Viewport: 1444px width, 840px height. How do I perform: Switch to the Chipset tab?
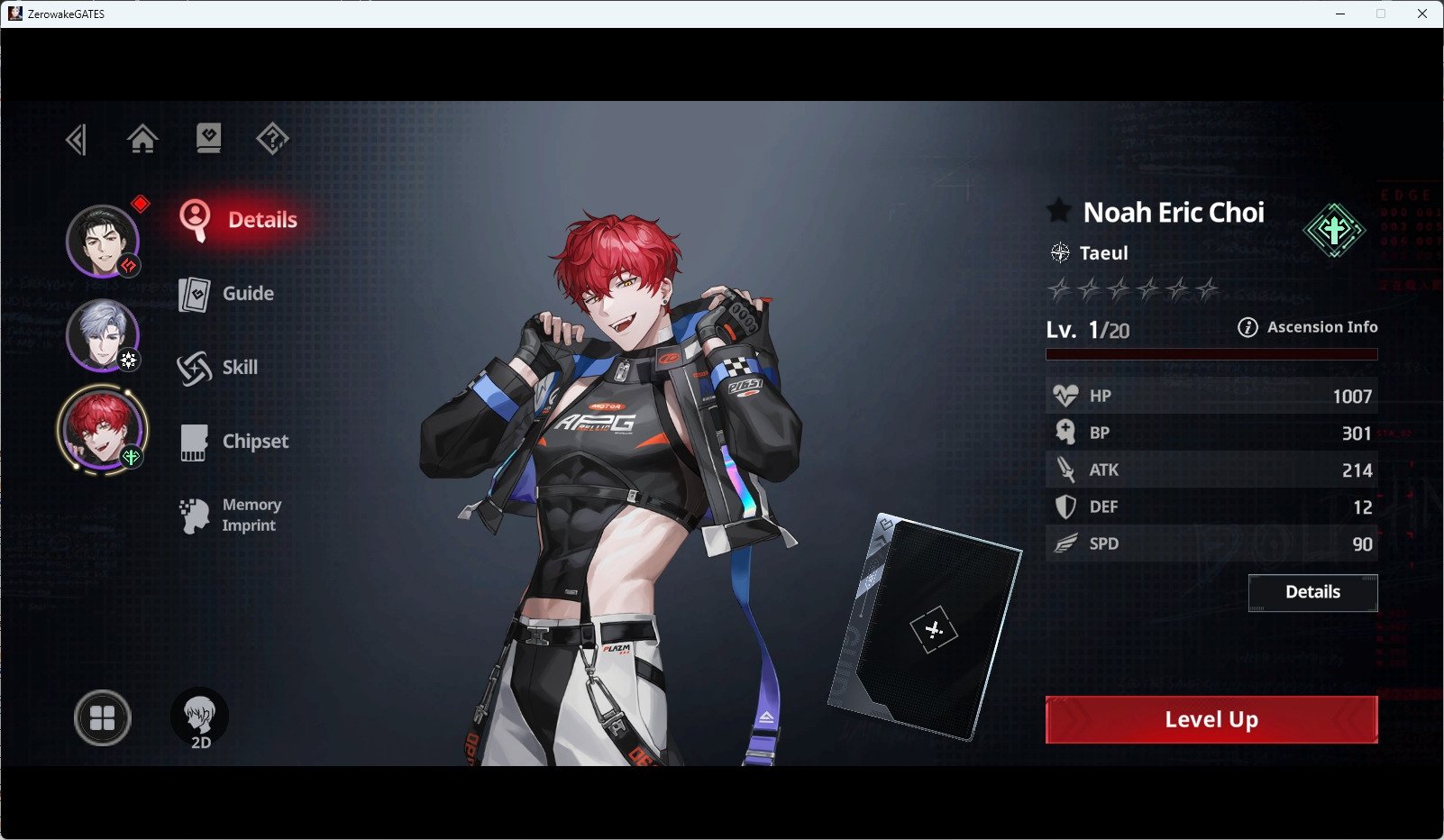click(x=234, y=442)
